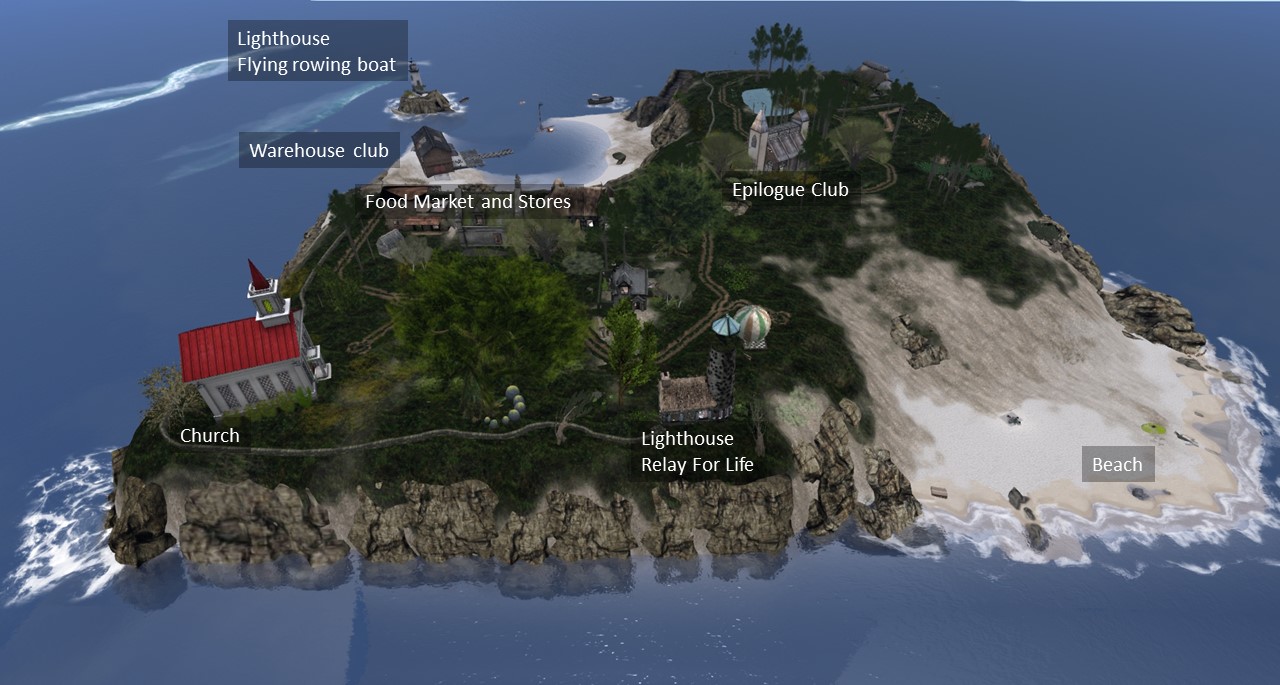Click the Church location label

[210, 436]
